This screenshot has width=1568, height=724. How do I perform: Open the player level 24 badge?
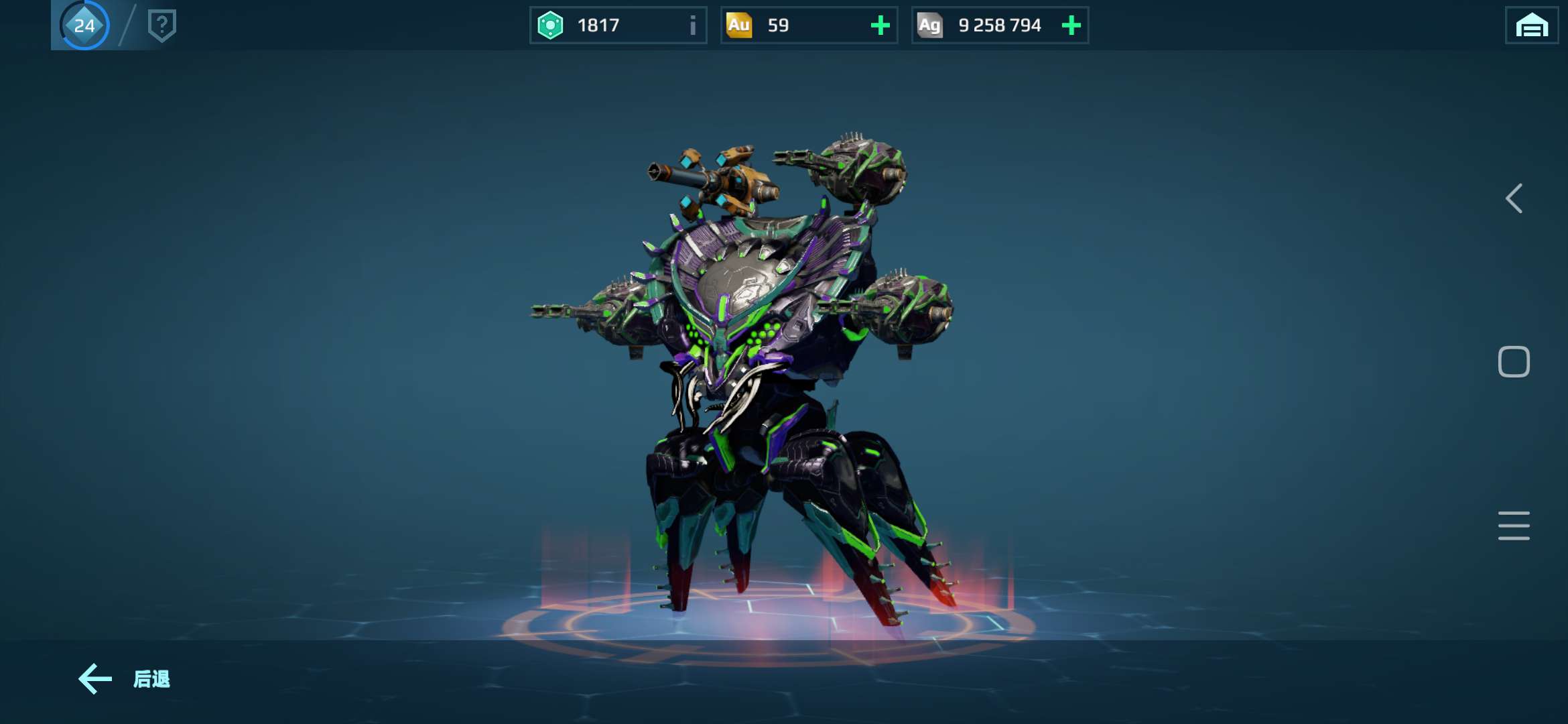tap(84, 25)
